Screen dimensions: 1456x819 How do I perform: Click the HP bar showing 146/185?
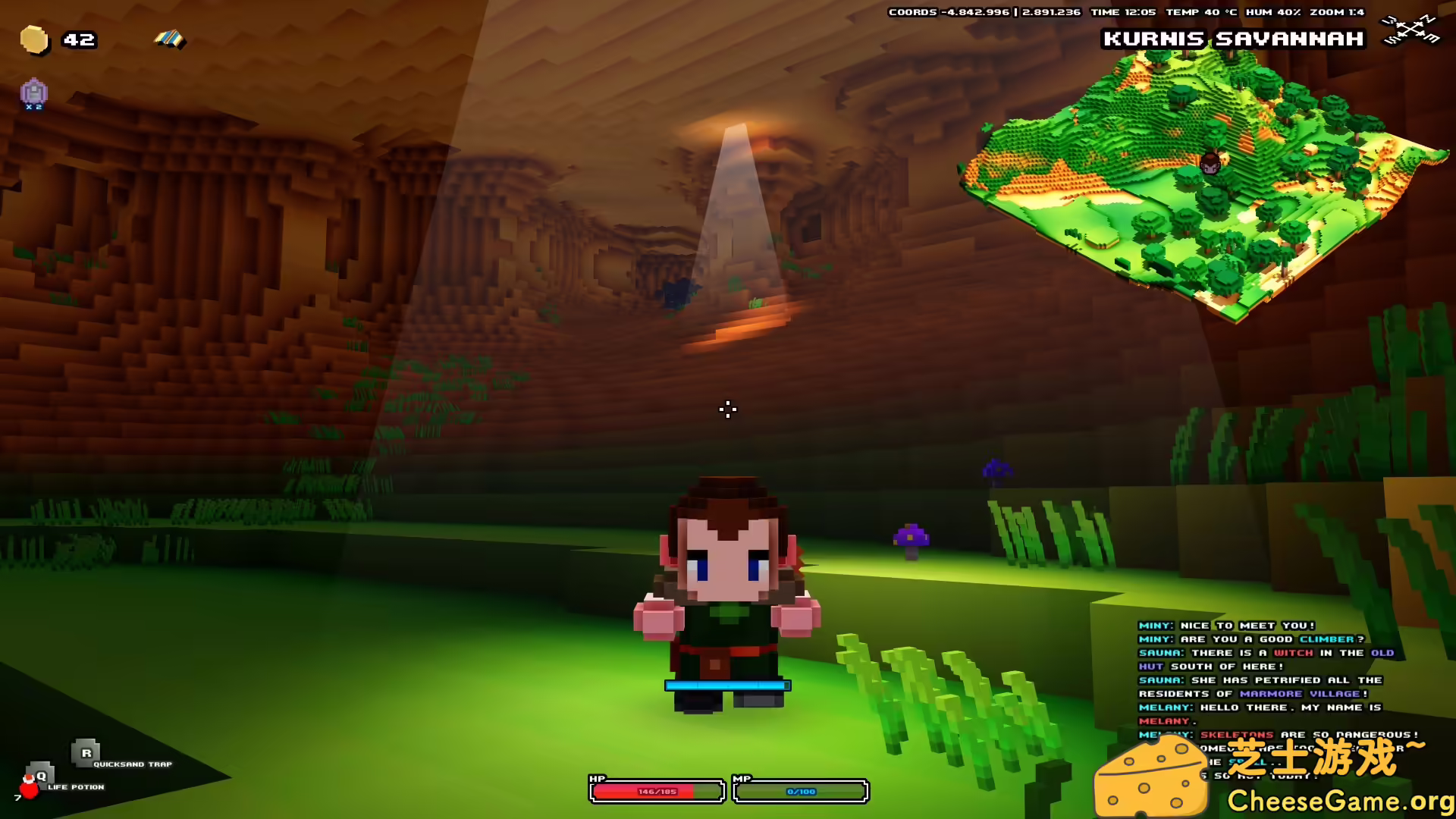click(657, 790)
